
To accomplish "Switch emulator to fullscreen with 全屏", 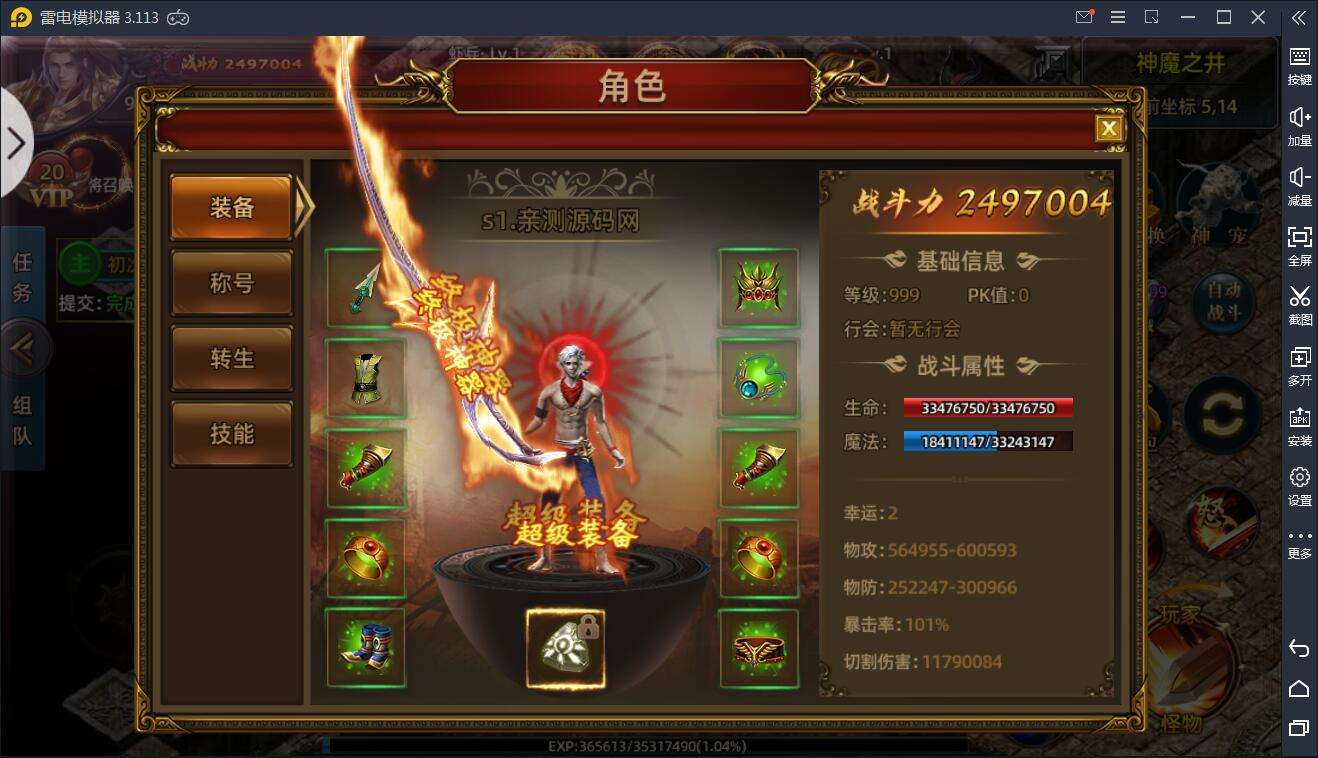I will click(1299, 245).
